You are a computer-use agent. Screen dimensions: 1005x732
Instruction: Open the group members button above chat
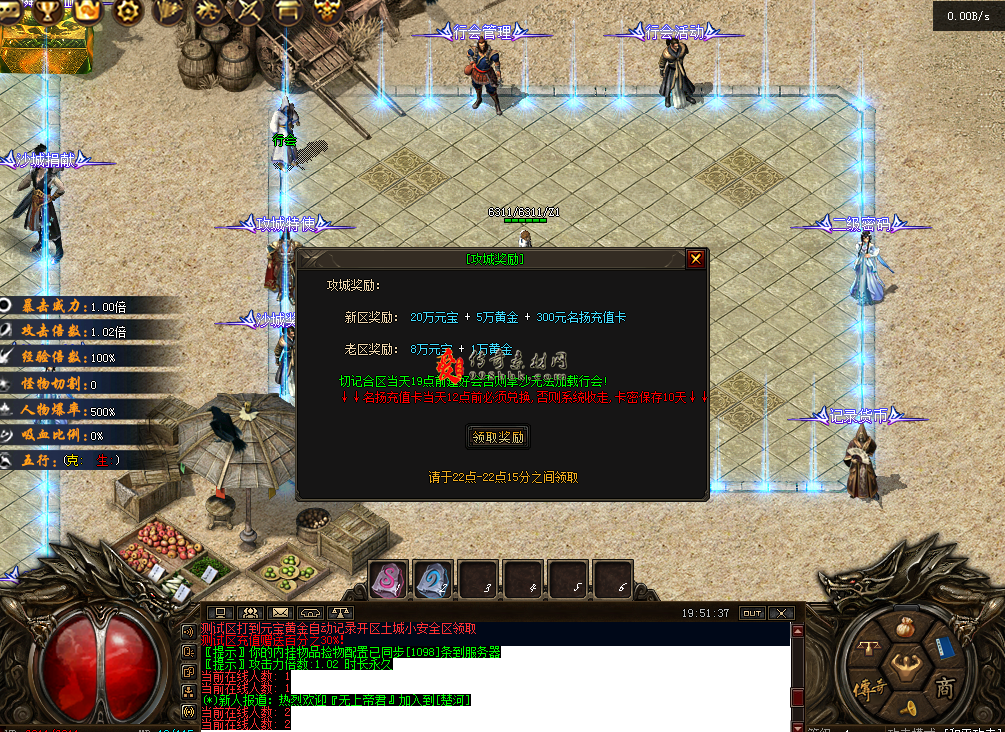click(x=250, y=613)
